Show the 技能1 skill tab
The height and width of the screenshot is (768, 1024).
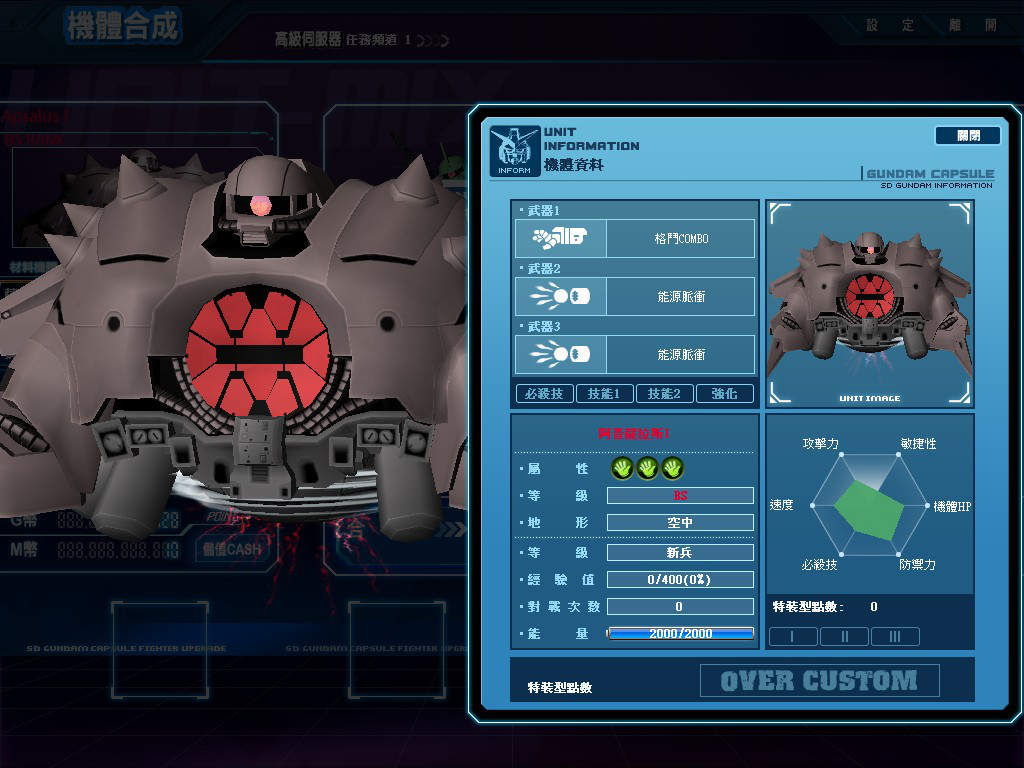604,394
